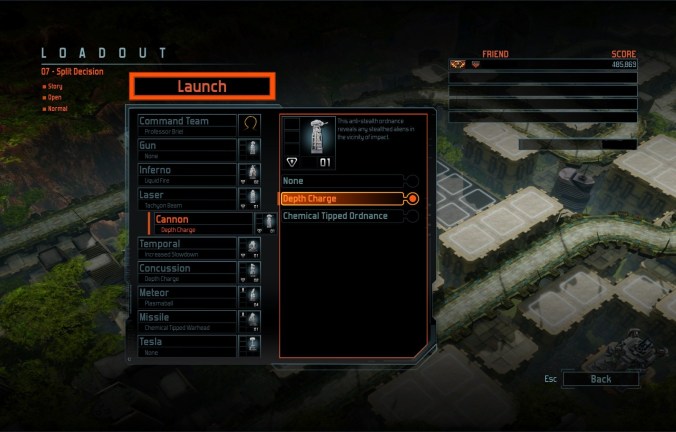Open the Temporal tower row

pyautogui.click(x=186, y=247)
